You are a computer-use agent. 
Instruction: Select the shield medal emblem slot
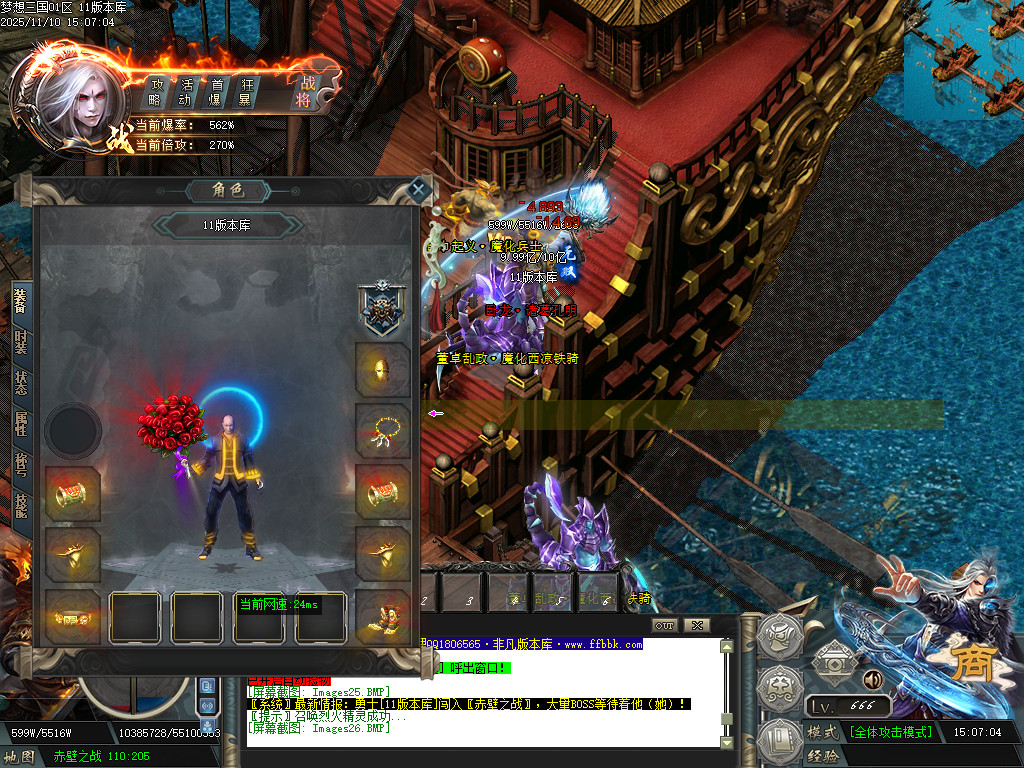[383, 309]
